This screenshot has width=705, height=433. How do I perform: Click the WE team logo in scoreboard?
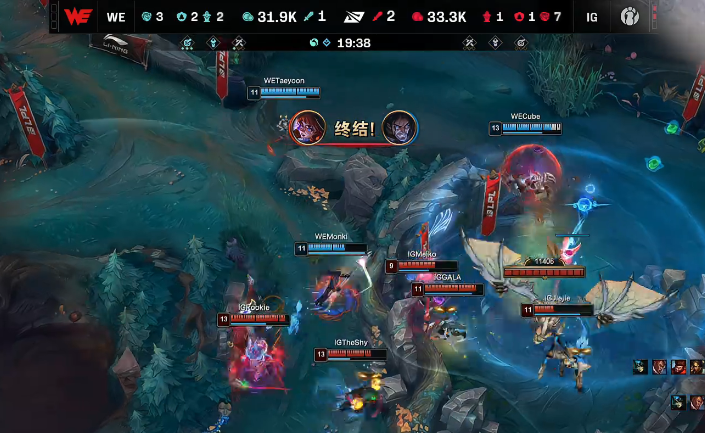point(76,17)
